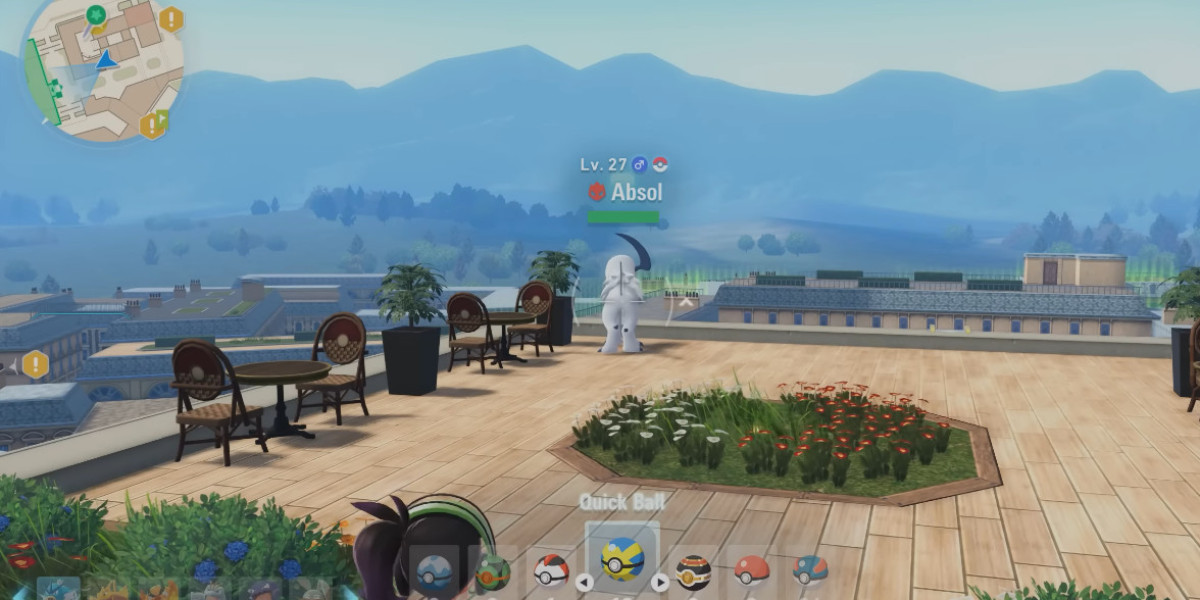This screenshot has width=1200, height=600.
Task: Click the green star pin on minimap
Action: (x=96, y=15)
